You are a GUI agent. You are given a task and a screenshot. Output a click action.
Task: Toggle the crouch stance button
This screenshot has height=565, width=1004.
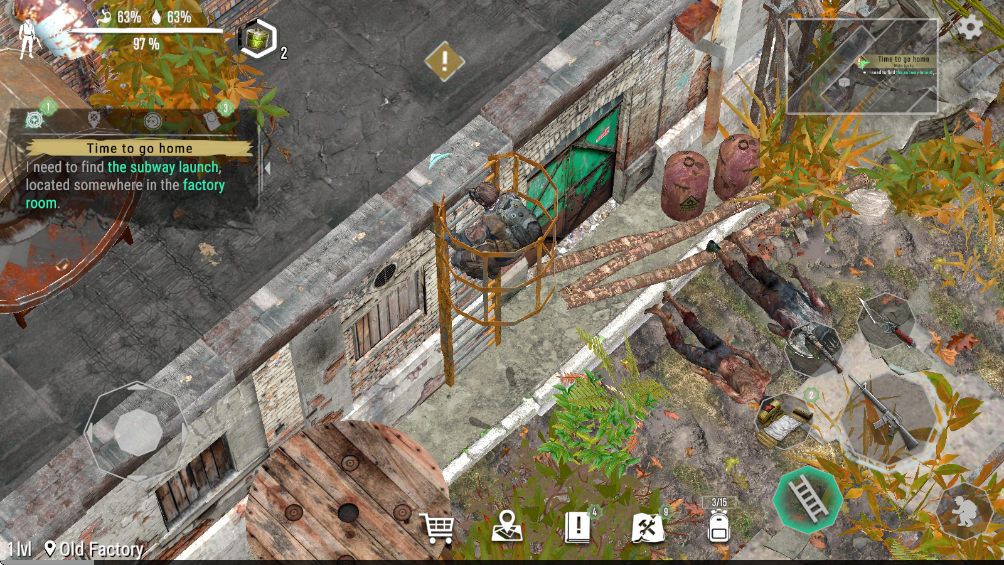click(964, 510)
